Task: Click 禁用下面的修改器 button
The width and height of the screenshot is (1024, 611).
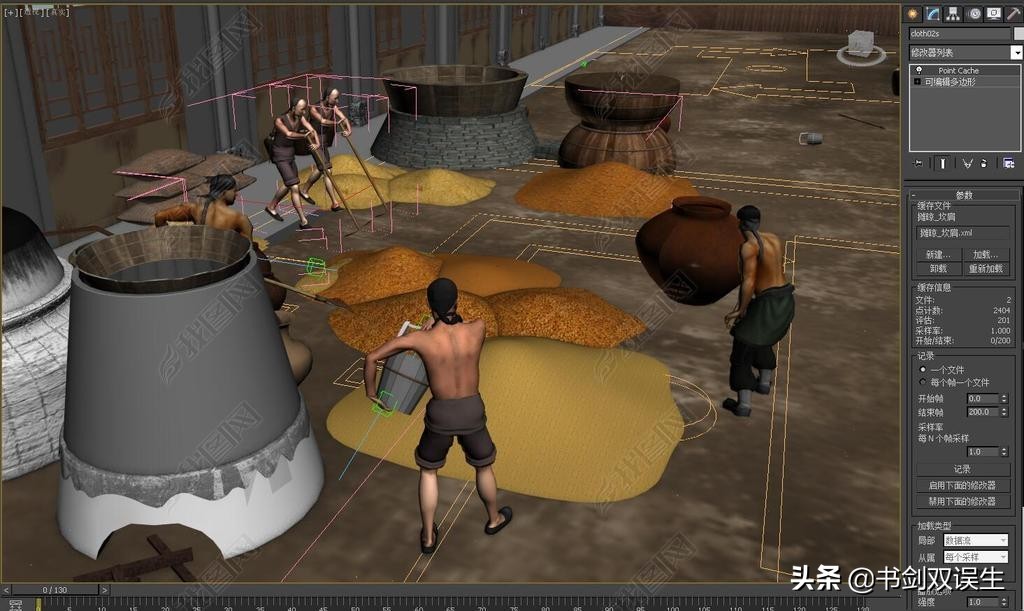Action: point(962,501)
